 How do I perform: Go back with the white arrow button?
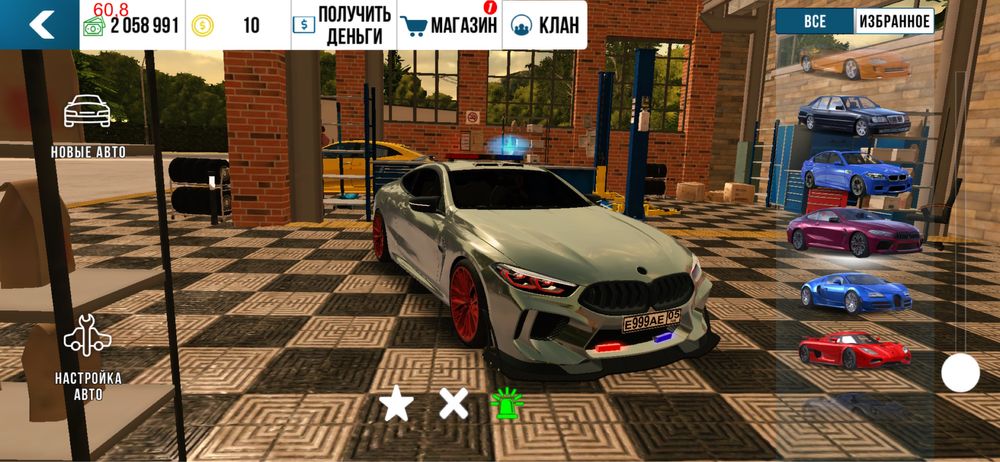click(41, 24)
